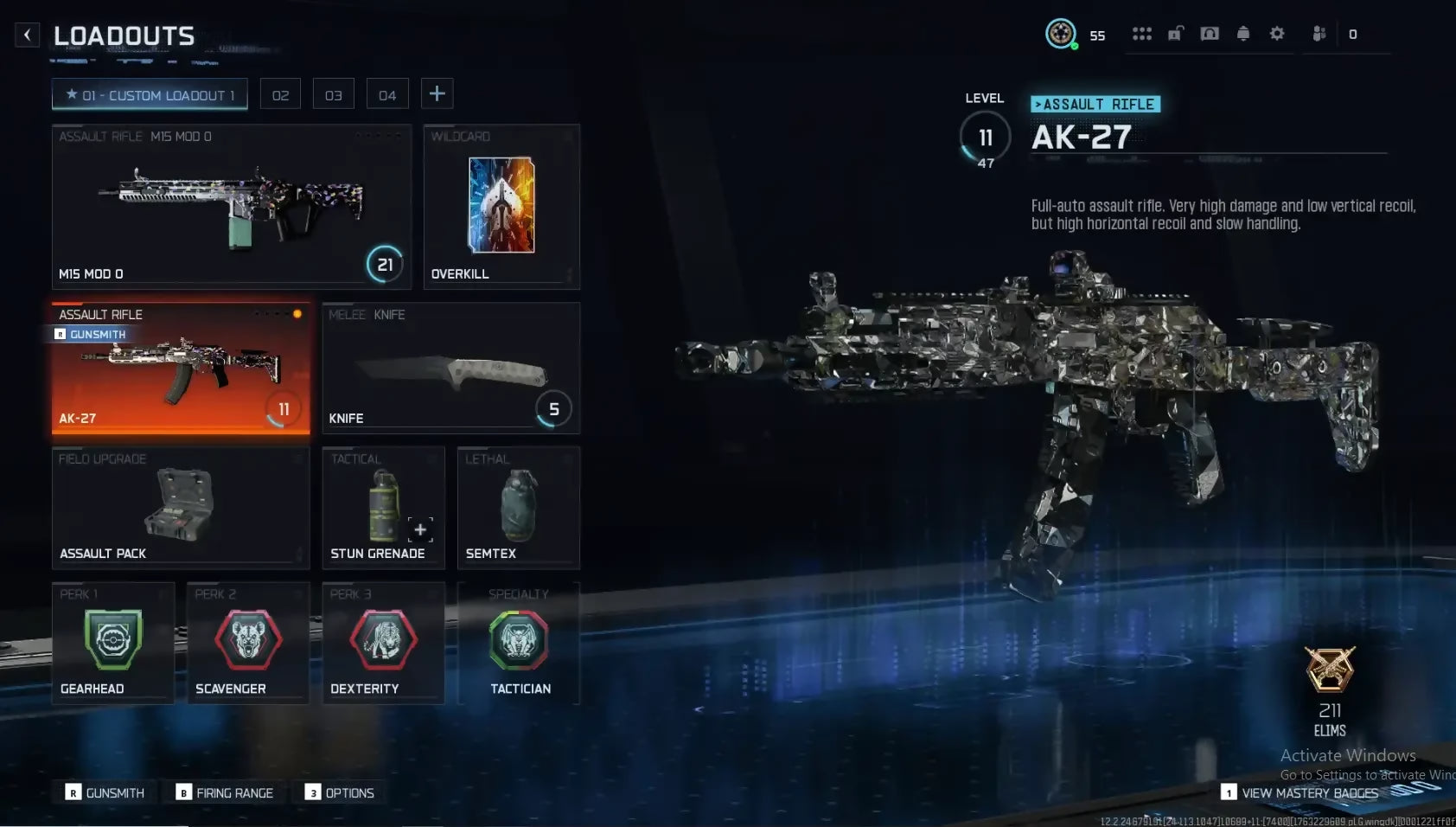Change the Assault Pack field upgrade
Viewport: 1456px width, 827px height.
(181, 508)
